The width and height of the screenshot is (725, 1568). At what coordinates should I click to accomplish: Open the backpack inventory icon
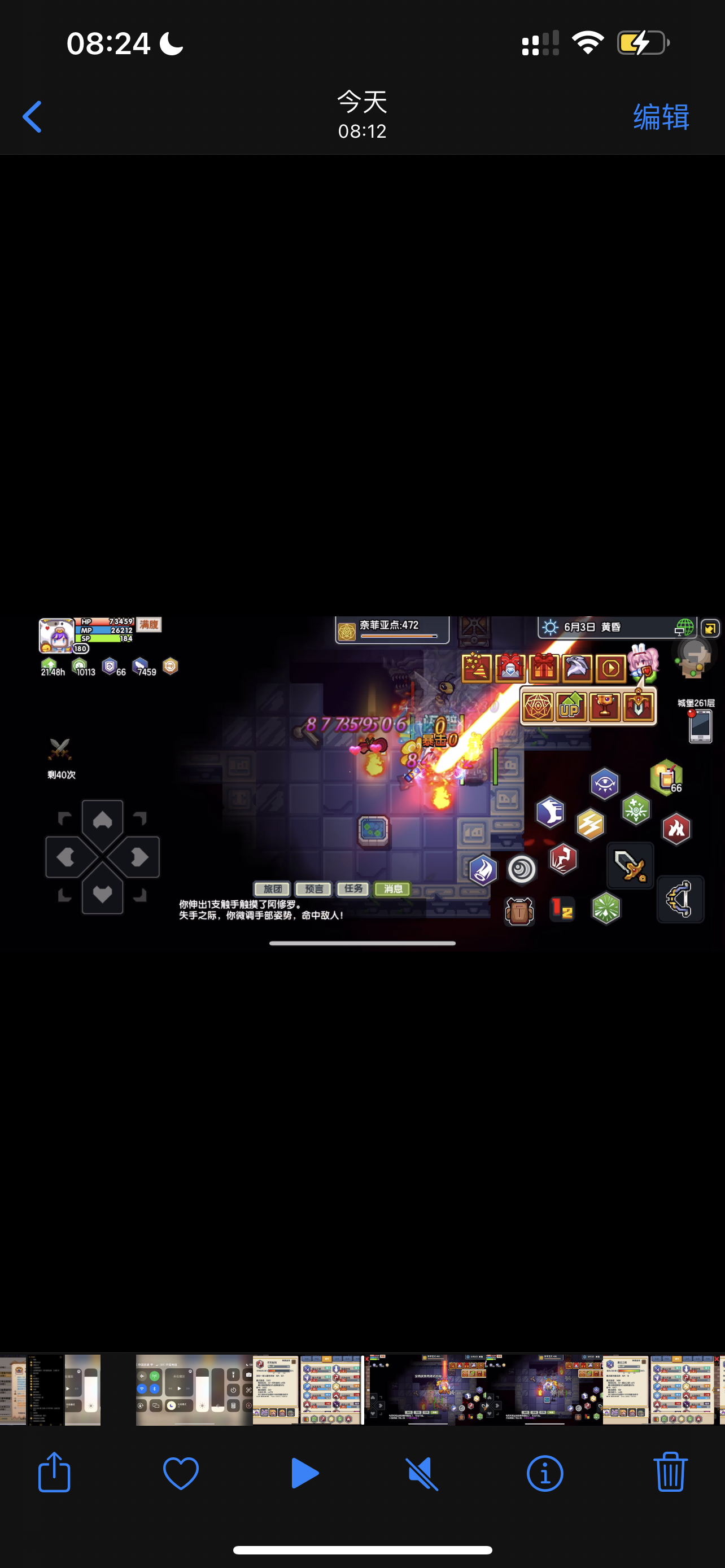519,912
